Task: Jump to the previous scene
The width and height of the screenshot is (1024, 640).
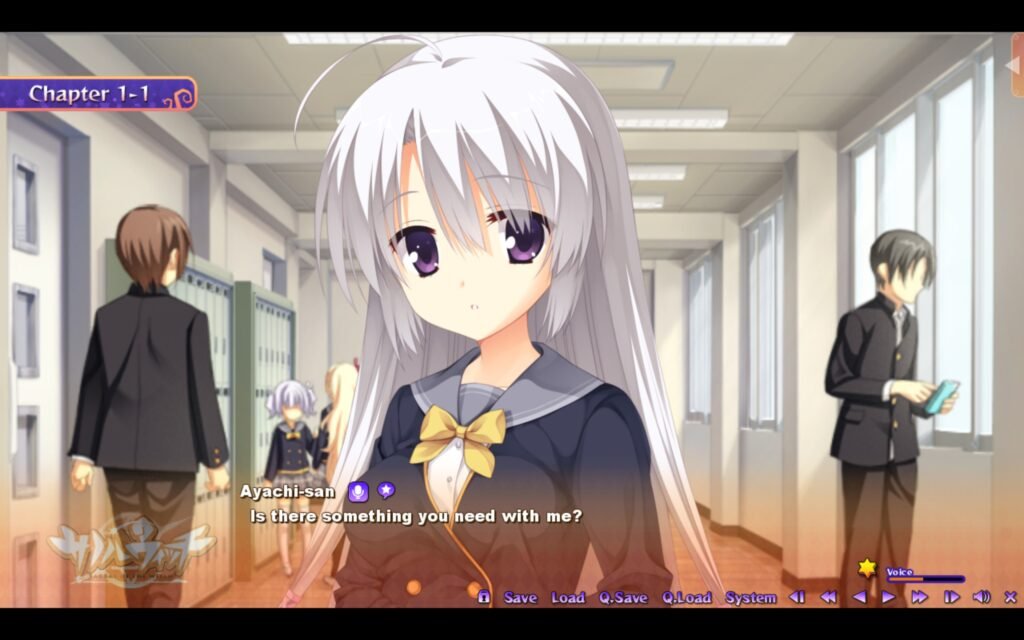Action: 797,597
